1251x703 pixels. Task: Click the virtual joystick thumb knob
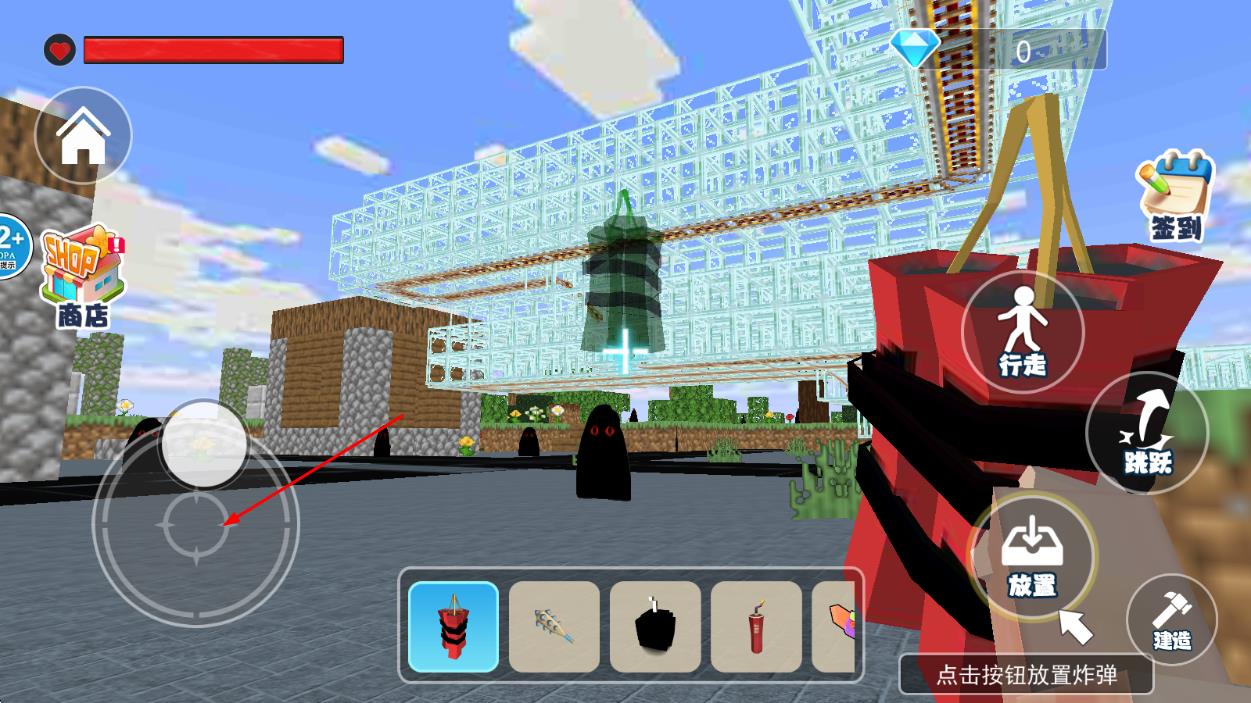tap(204, 445)
